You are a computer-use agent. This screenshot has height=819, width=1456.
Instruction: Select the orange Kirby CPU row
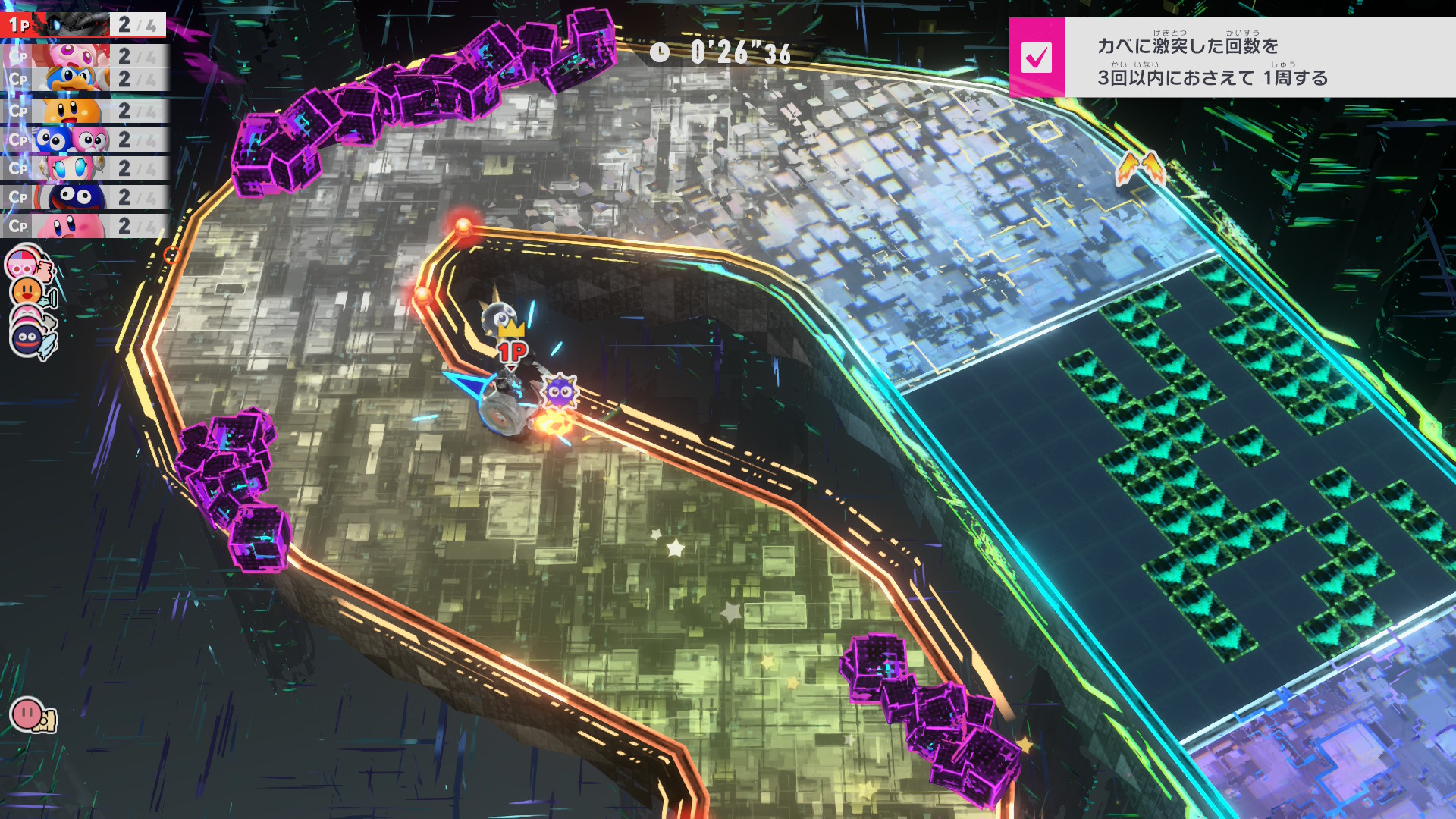click(83, 111)
